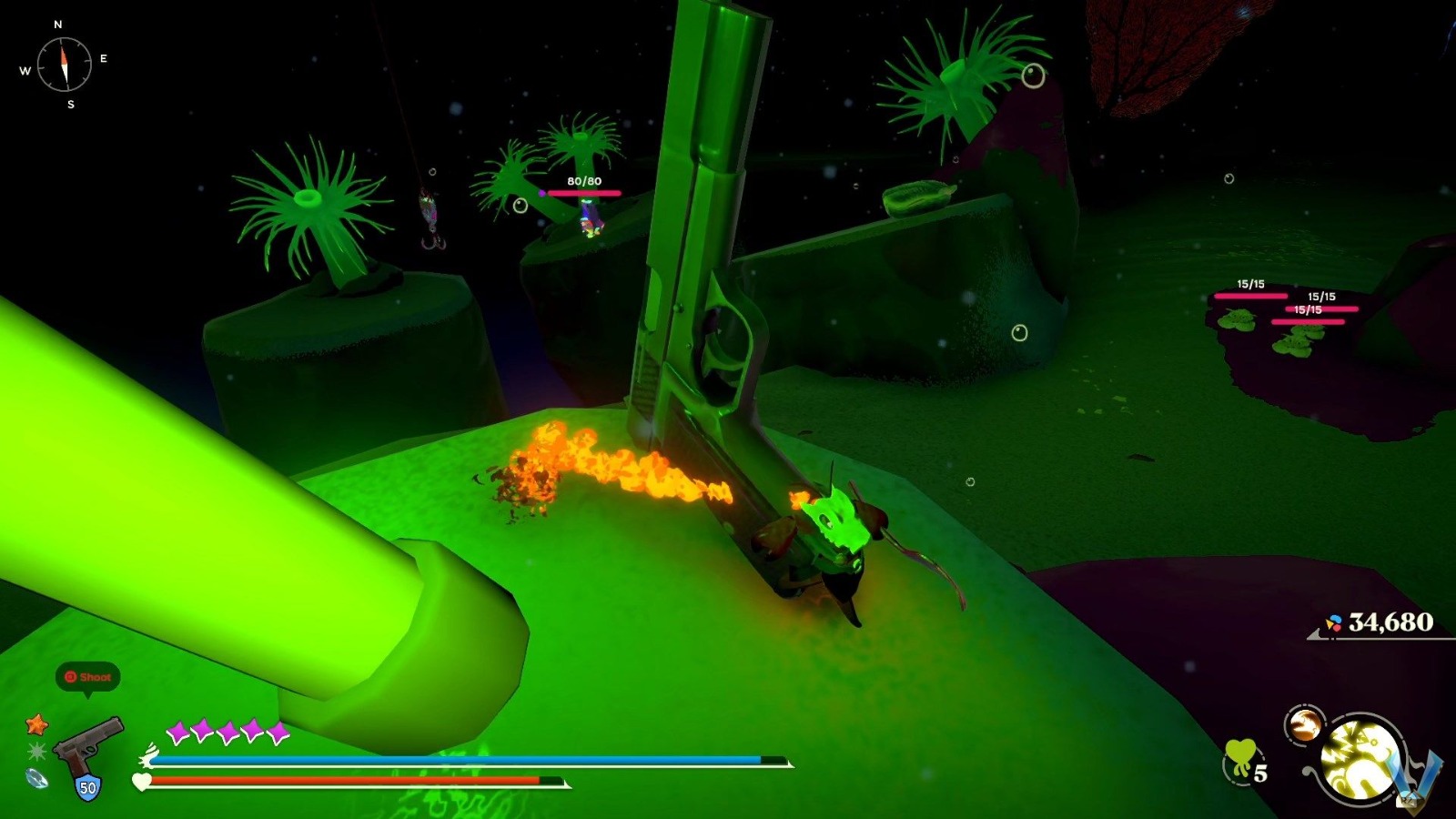Viewport: 1456px width, 819px height.
Task: Click the heart icon on the health bar
Action: click(x=143, y=781)
